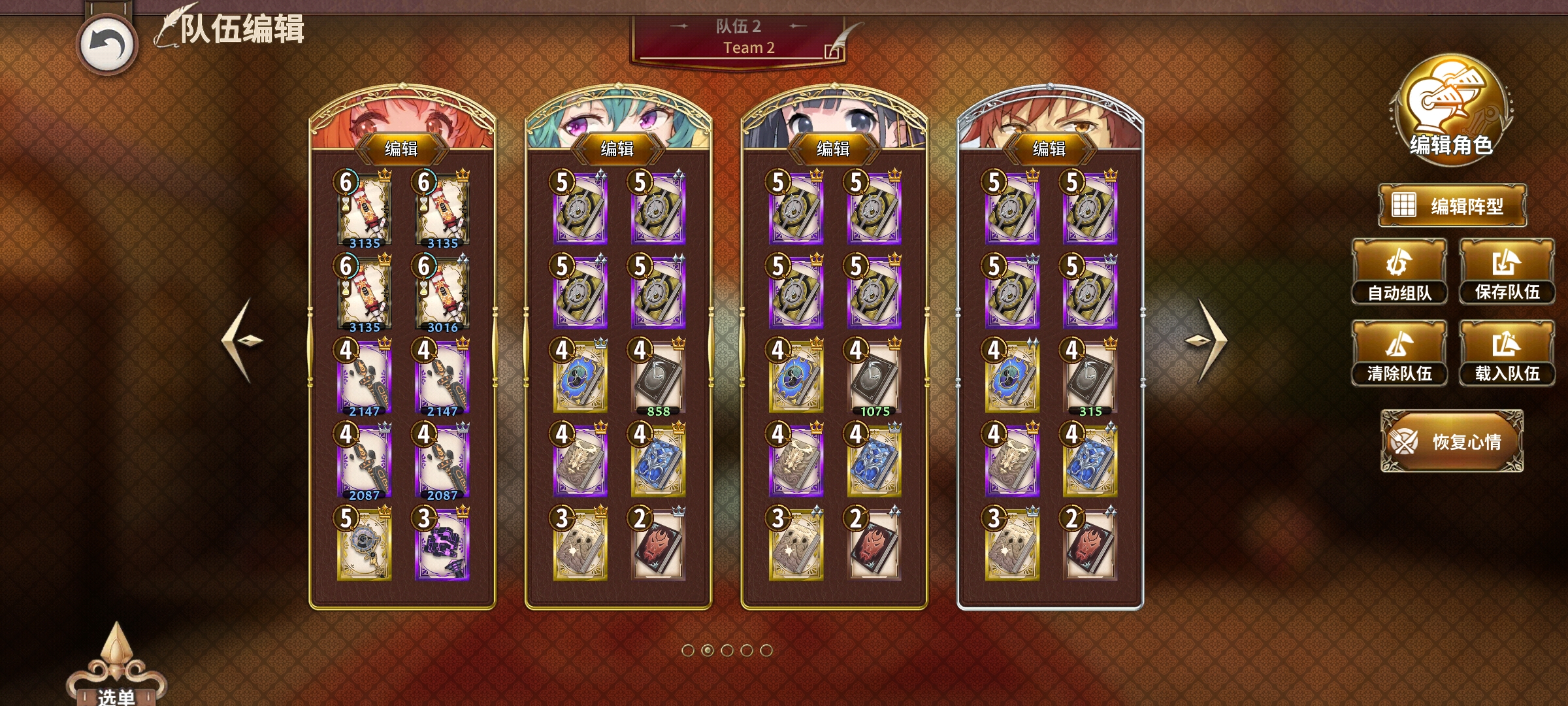
Task: Edit the teal-haired character's deck via 编辑
Action: coord(617,149)
